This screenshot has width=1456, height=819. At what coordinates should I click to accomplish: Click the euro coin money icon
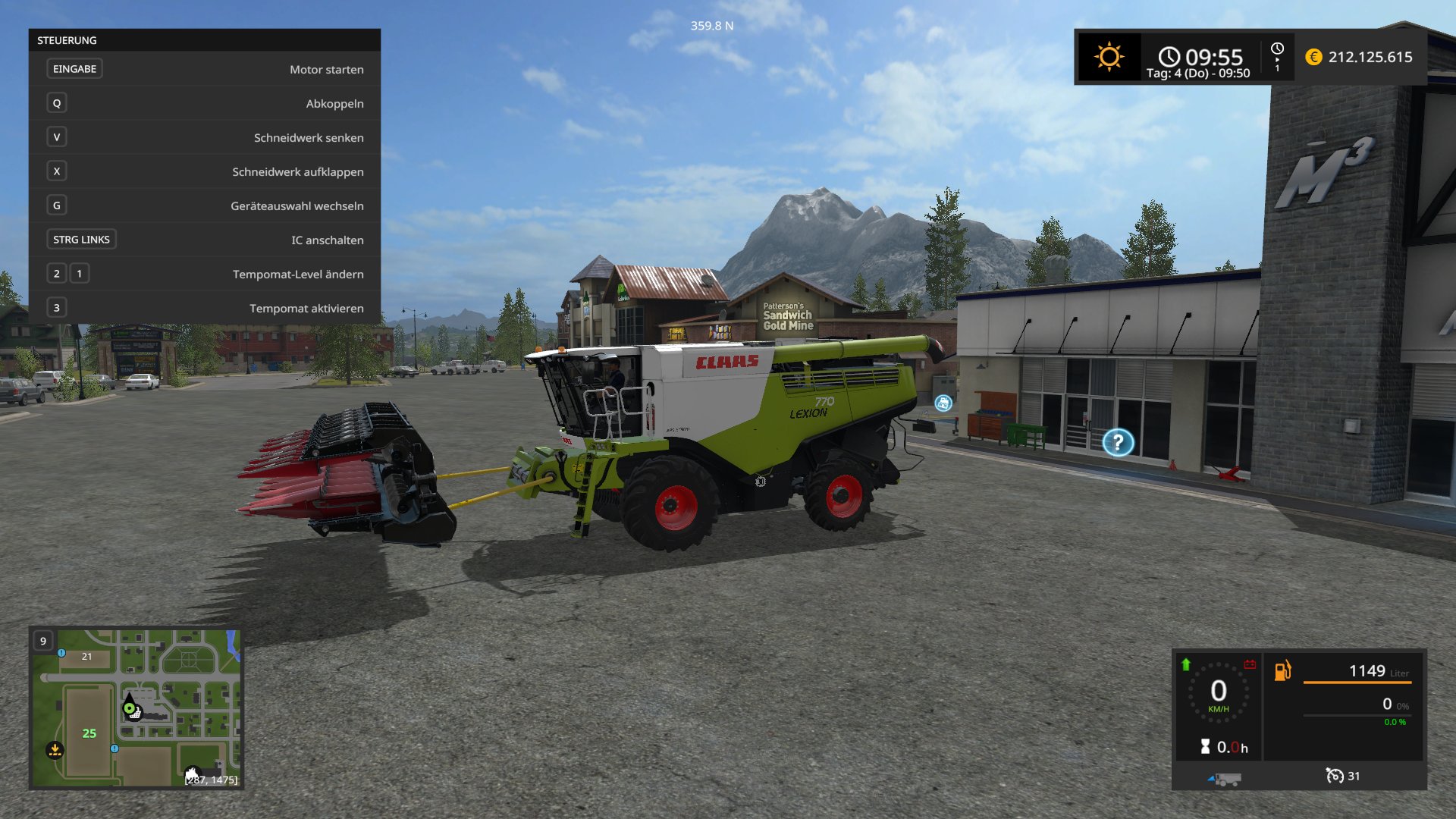tap(1313, 57)
